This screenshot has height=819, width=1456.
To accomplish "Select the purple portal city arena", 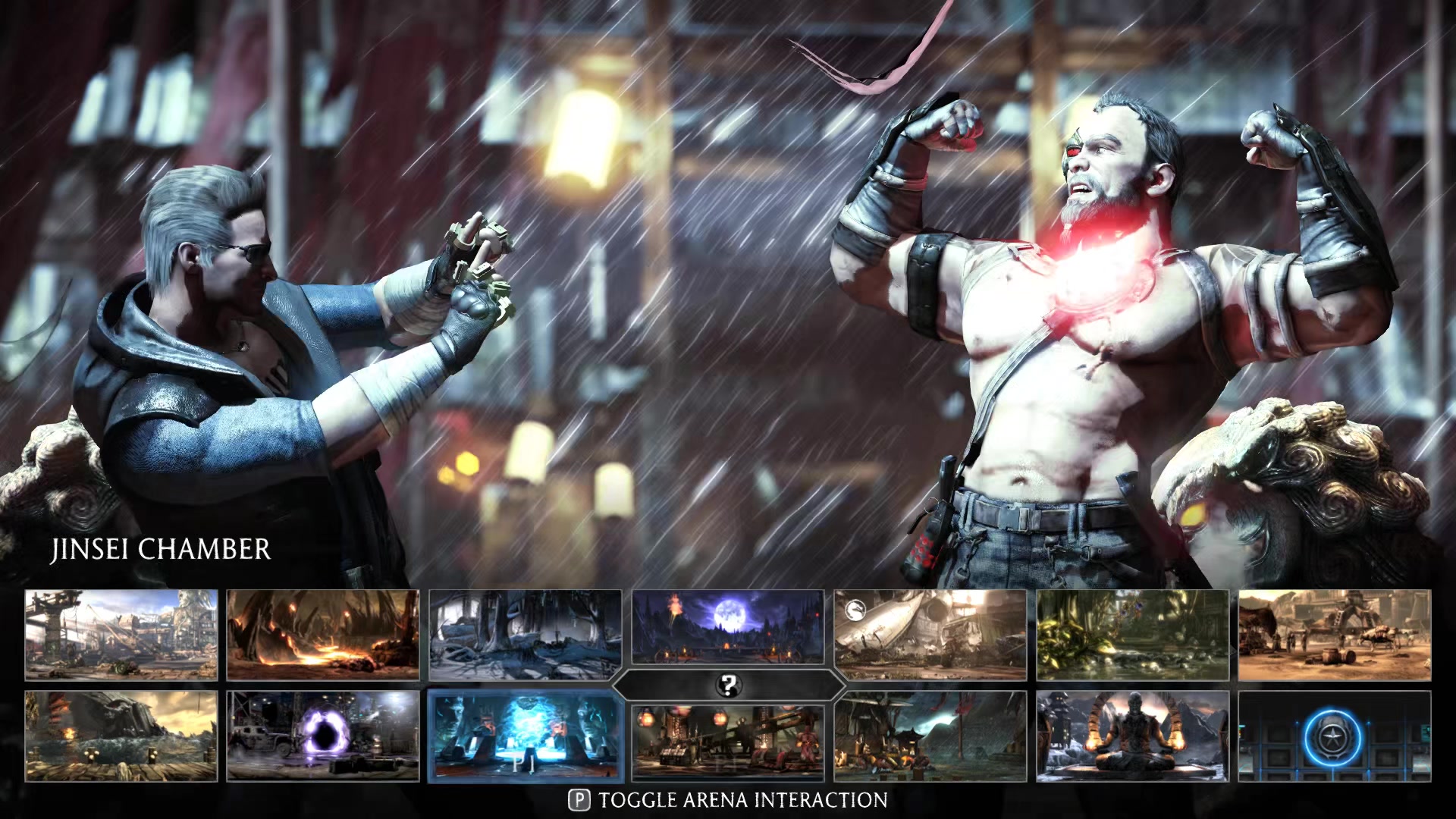I will (x=323, y=736).
